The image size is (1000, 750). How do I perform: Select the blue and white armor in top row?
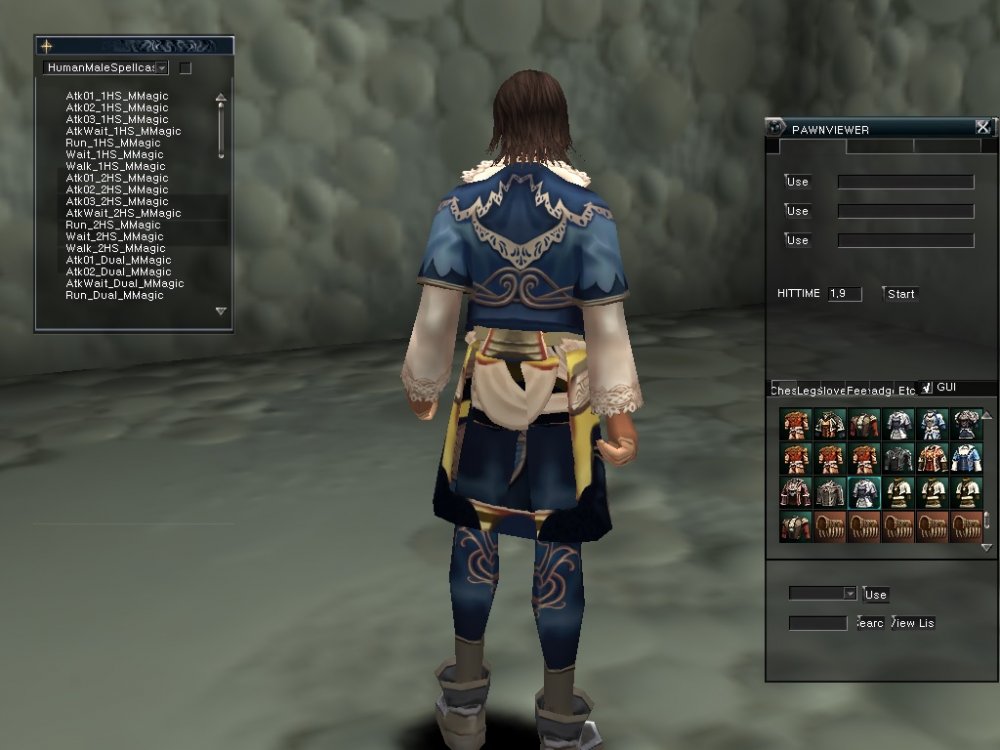click(934, 424)
